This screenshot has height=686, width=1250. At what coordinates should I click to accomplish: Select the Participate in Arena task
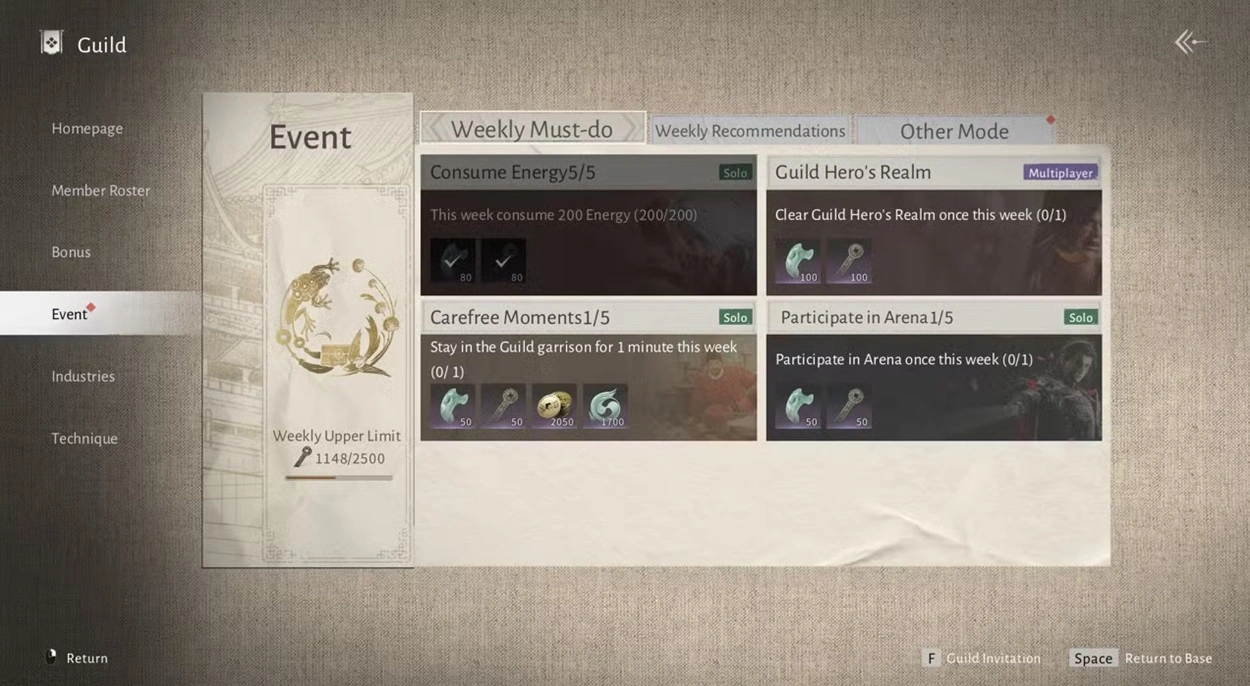click(933, 371)
